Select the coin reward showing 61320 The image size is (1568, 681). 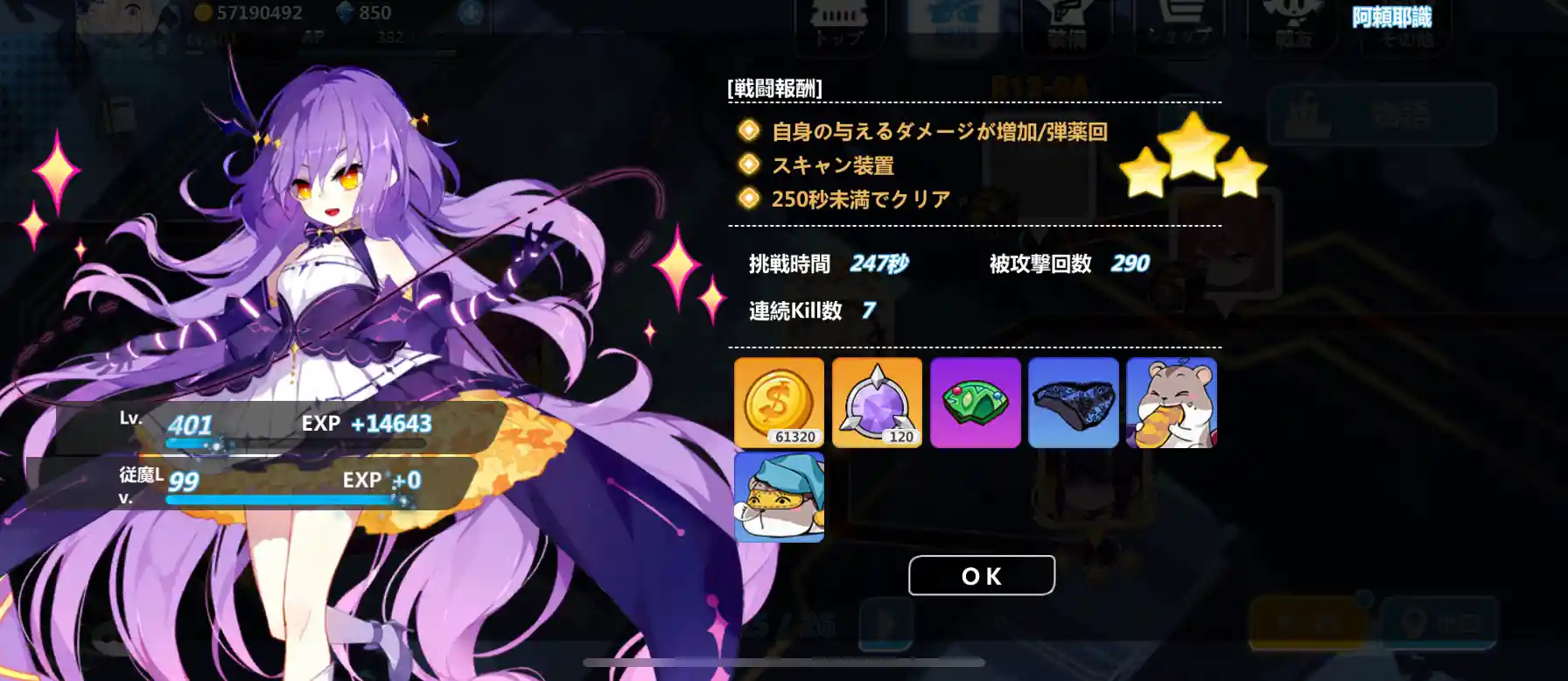777,403
